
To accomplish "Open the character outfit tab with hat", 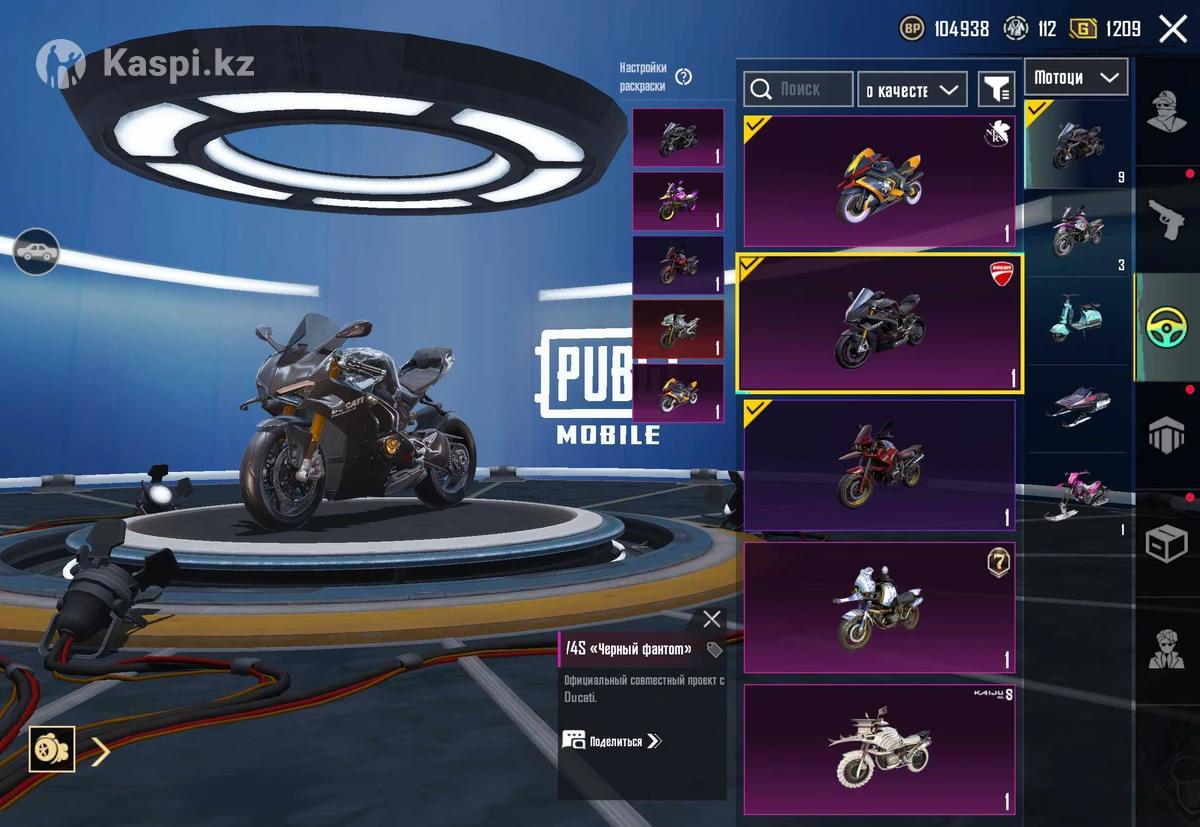I will [1166, 109].
